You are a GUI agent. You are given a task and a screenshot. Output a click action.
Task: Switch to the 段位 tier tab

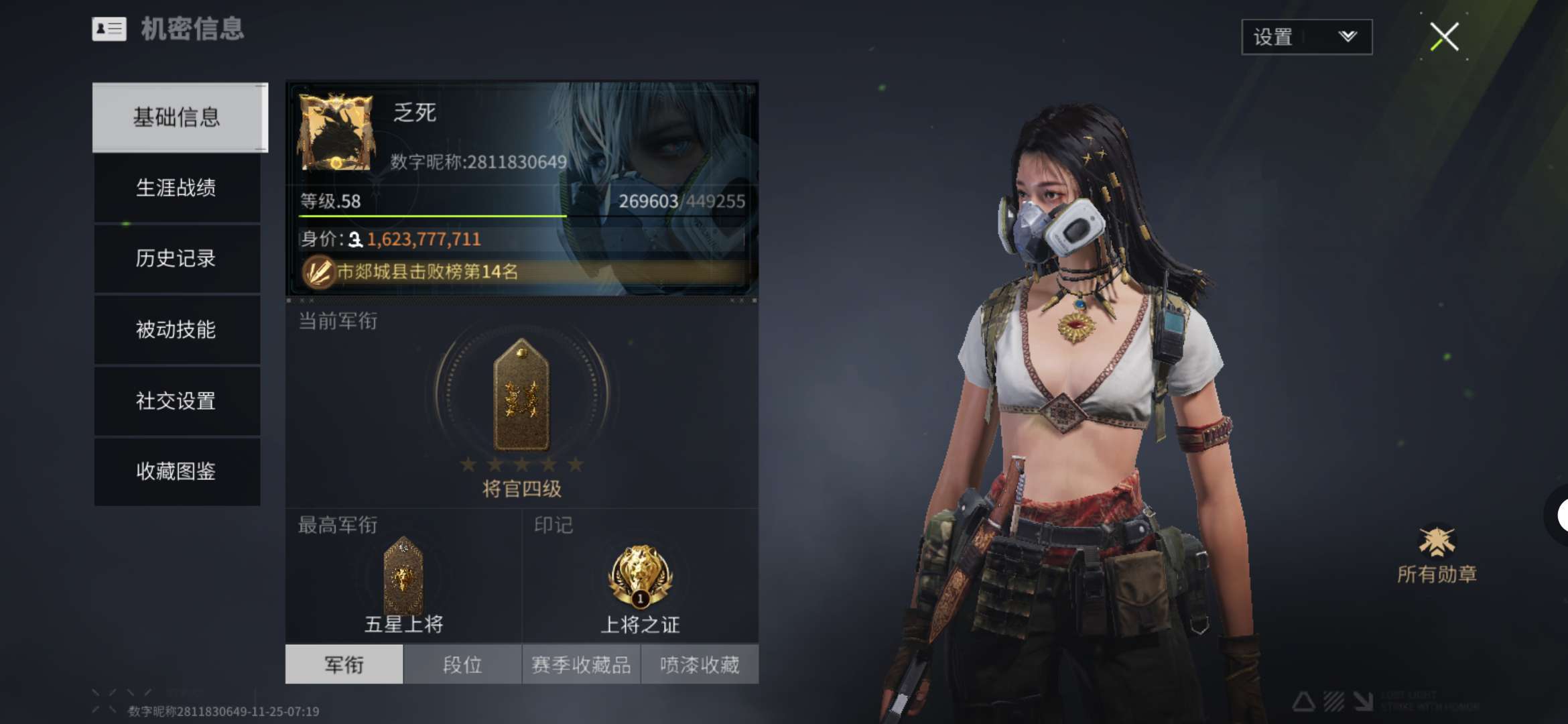point(462,664)
